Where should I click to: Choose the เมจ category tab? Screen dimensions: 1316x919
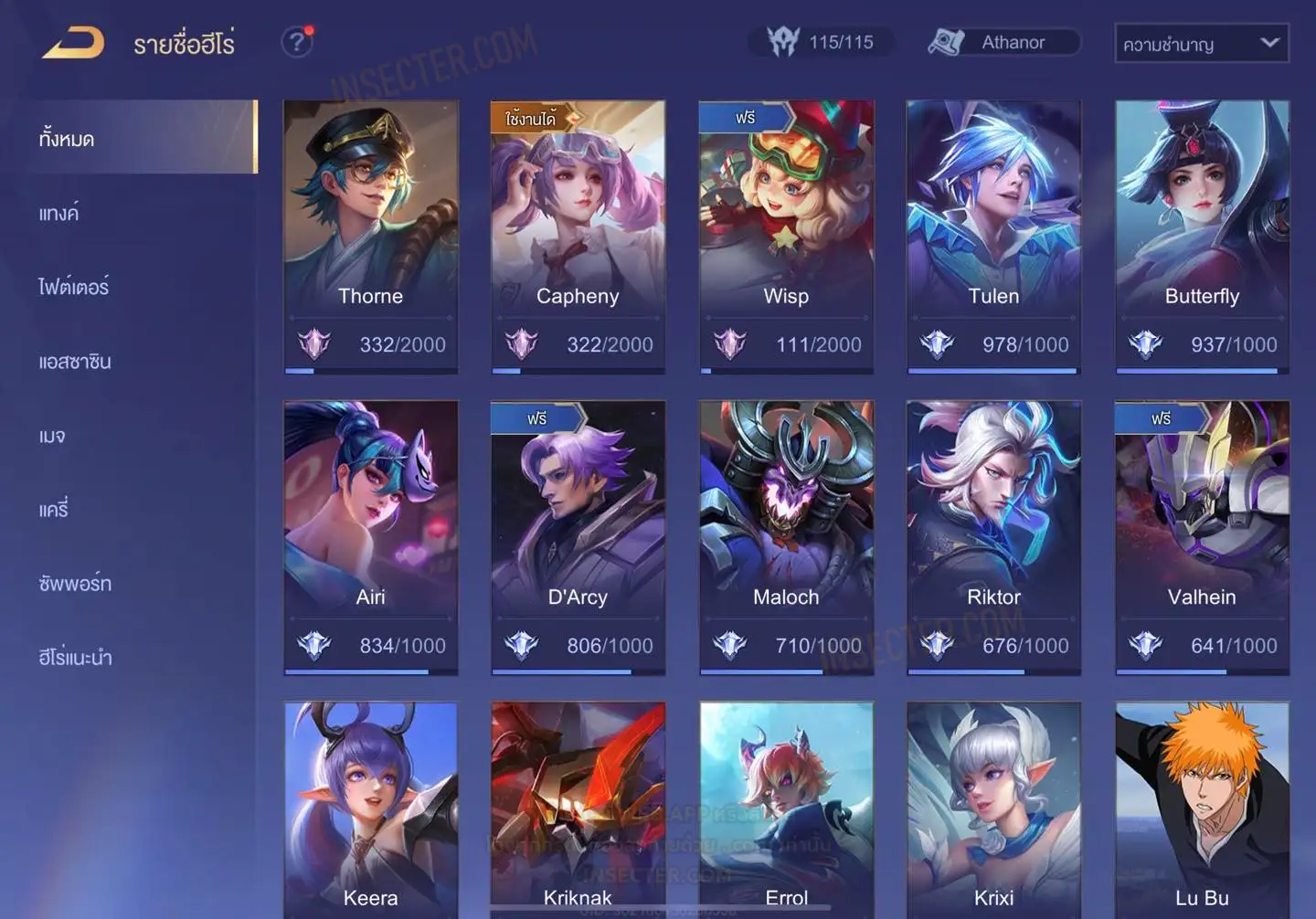click(52, 436)
